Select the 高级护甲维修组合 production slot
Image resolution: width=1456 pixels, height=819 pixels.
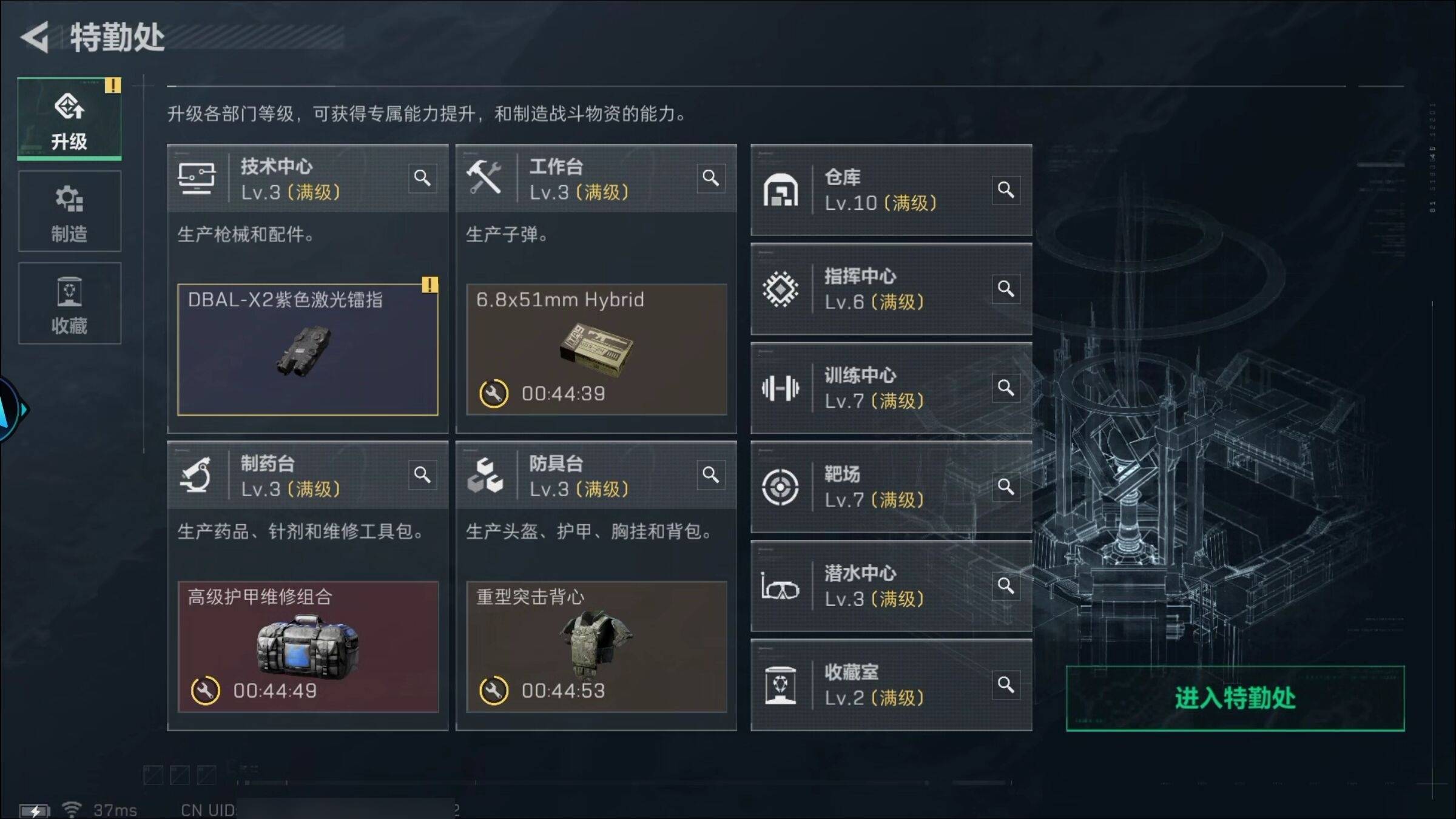[x=308, y=647]
